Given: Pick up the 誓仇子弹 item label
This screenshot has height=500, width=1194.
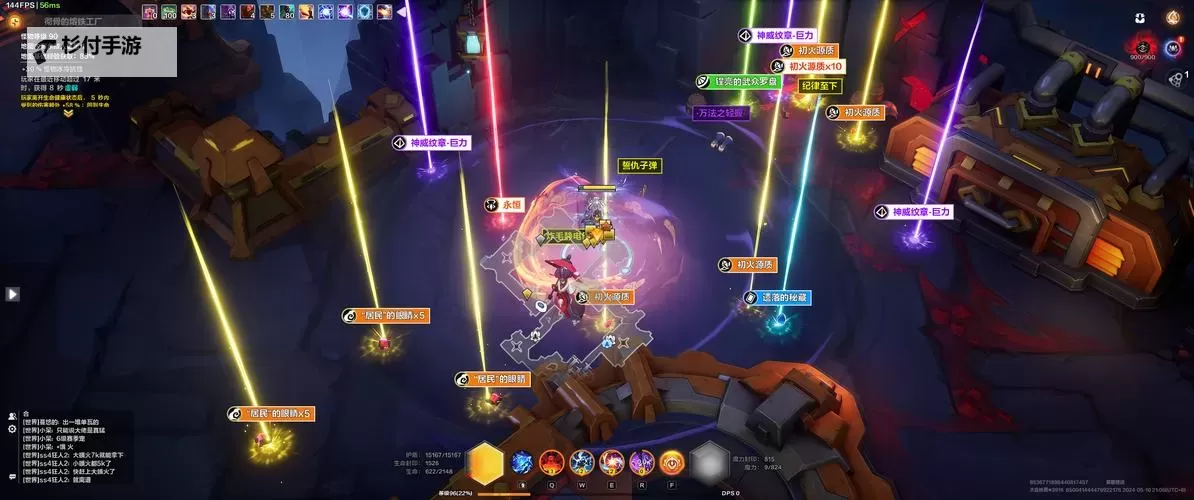Looking at the screenshot, I should [641, 166].
